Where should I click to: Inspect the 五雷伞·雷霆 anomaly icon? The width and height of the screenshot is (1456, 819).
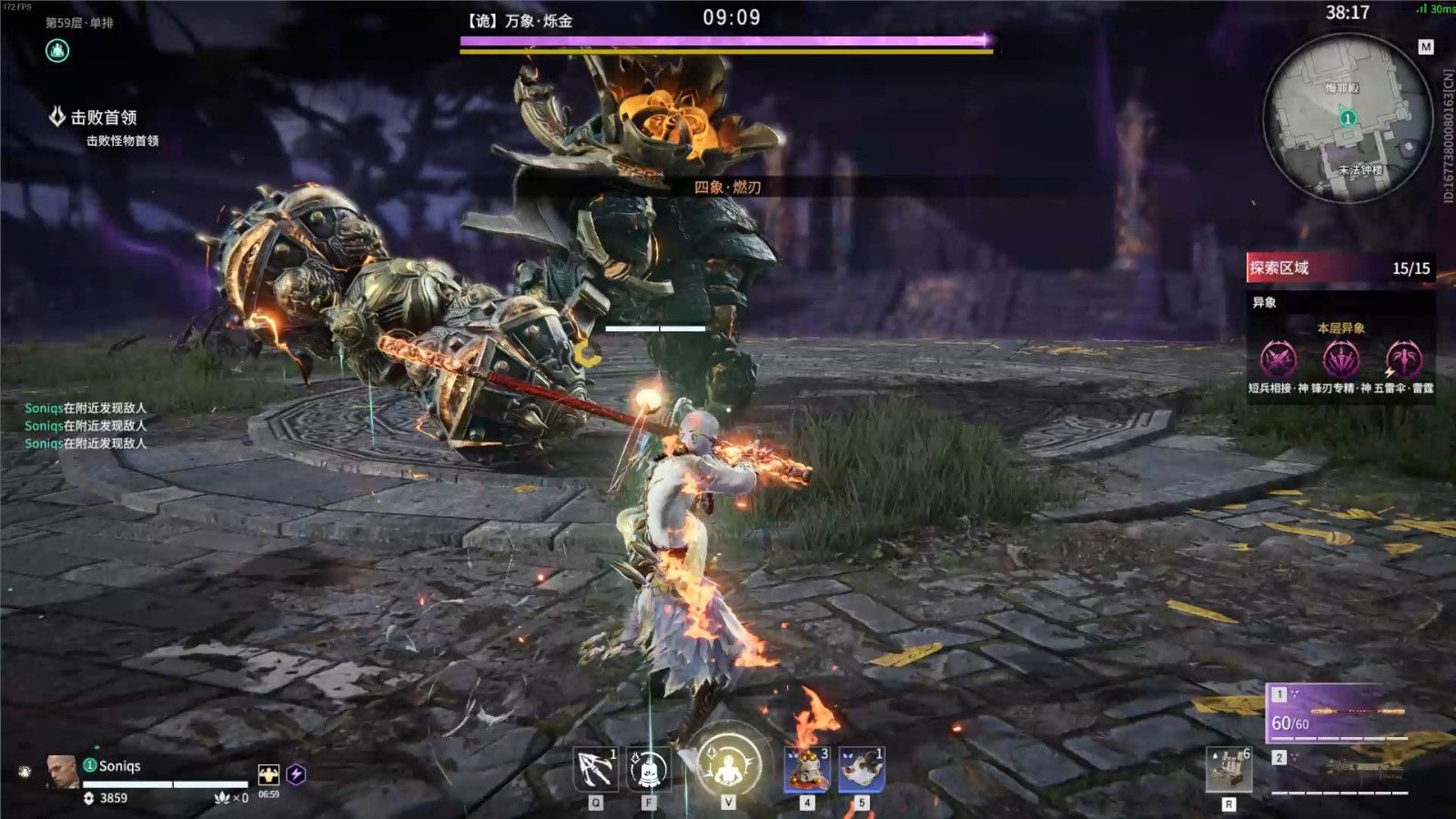(x=1403, y=360)
